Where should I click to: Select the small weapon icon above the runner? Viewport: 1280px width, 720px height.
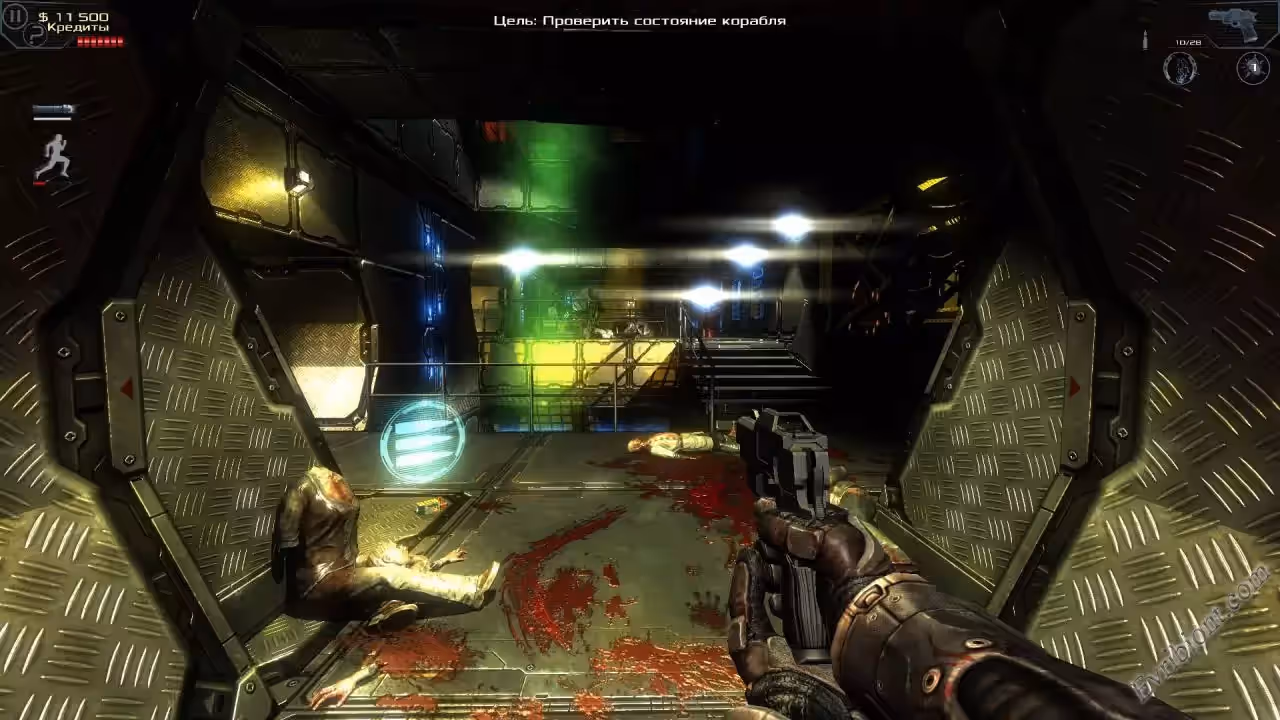click(x=52, y=111)
